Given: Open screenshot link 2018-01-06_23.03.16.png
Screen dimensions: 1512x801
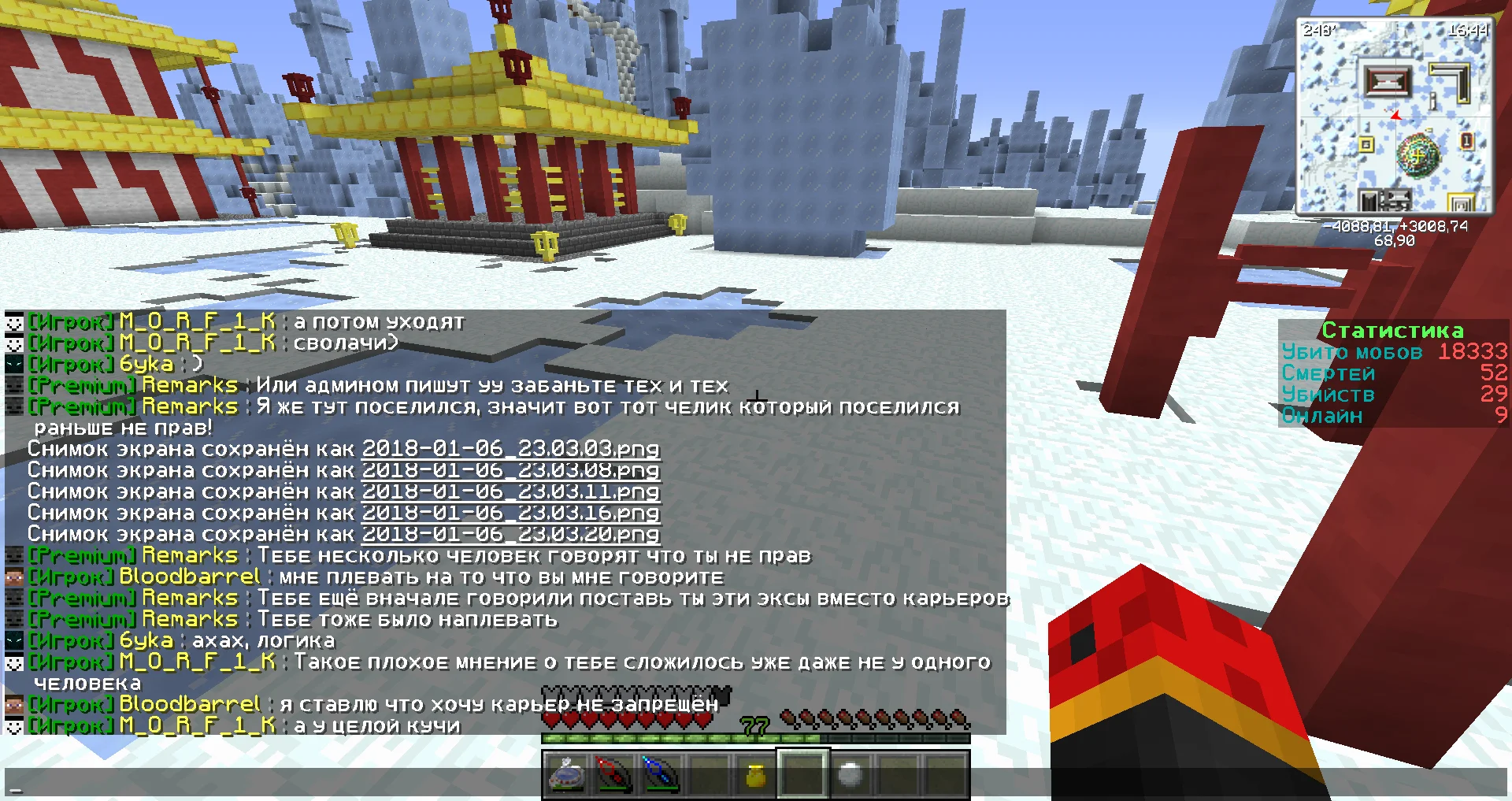Looking at the screenshot, I should point(510,513).
